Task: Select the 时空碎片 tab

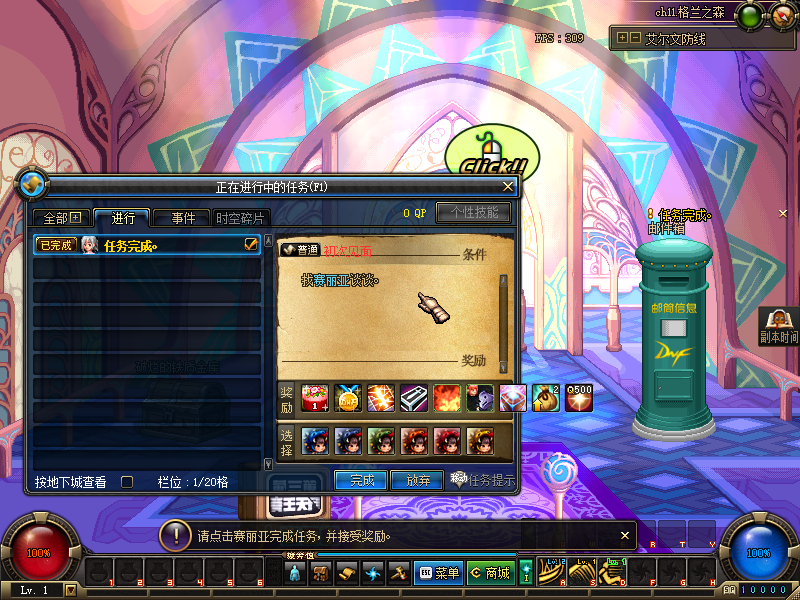Action: pos(240,218)
